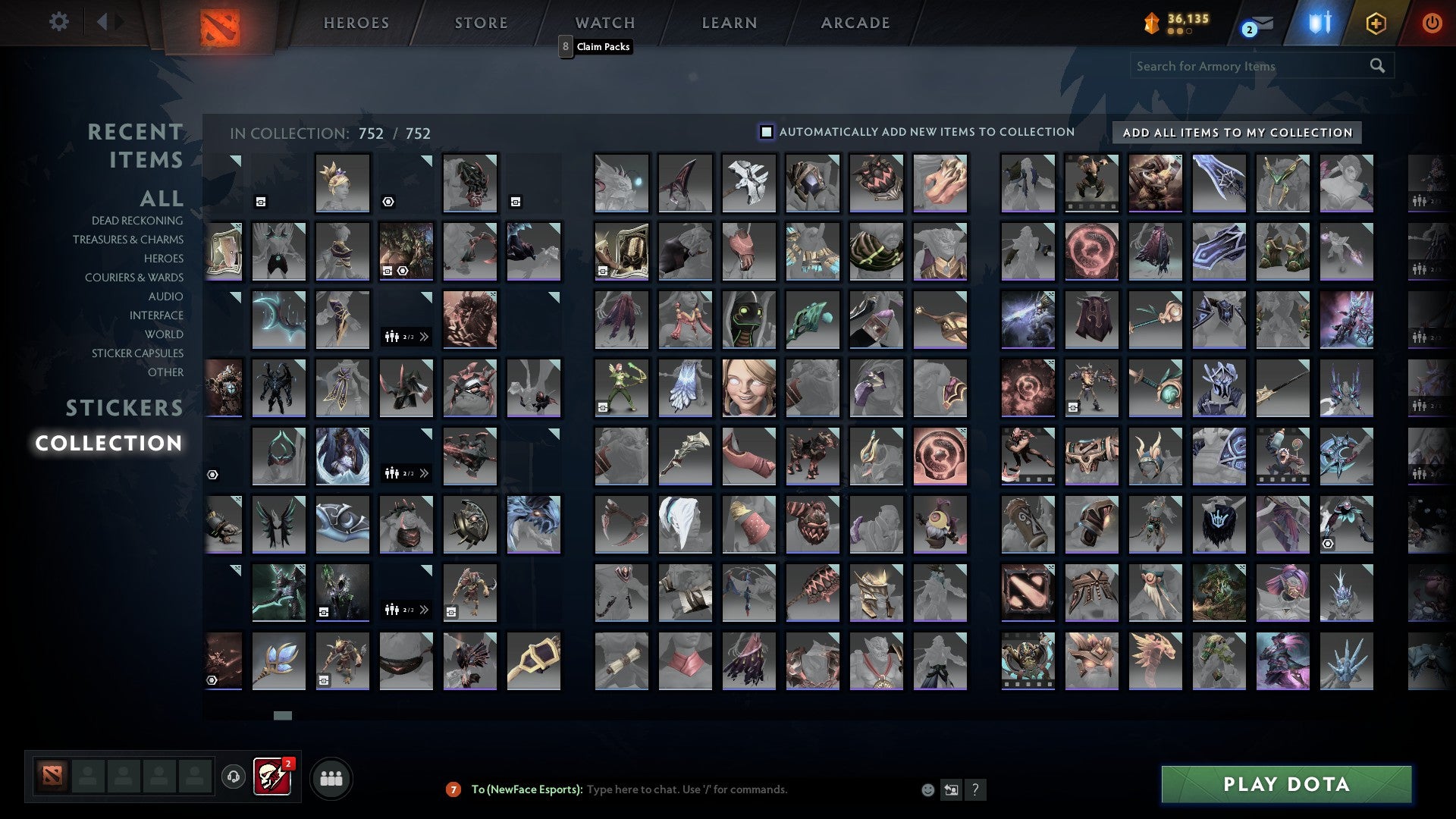
Task: Toggle visibility eye on third item in row one
Action: (388, 202)
